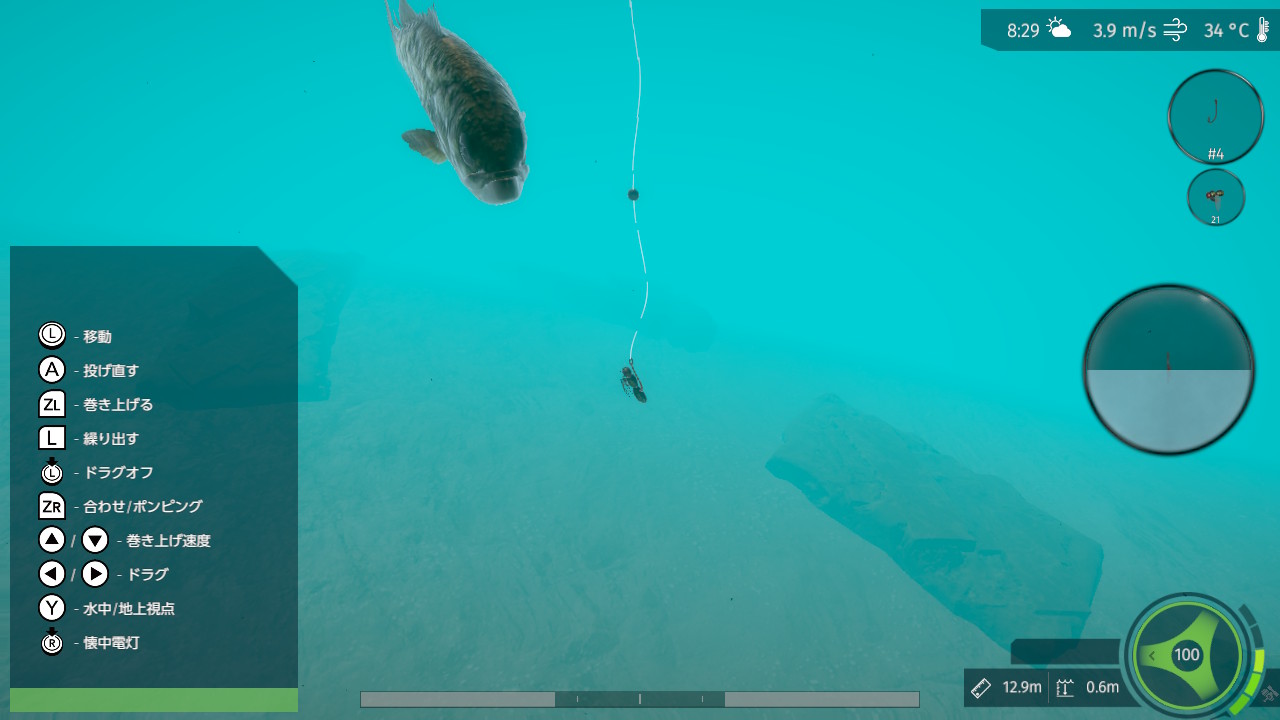Toggle 懐中電灯 via the R-stick entry

point(51,643)
